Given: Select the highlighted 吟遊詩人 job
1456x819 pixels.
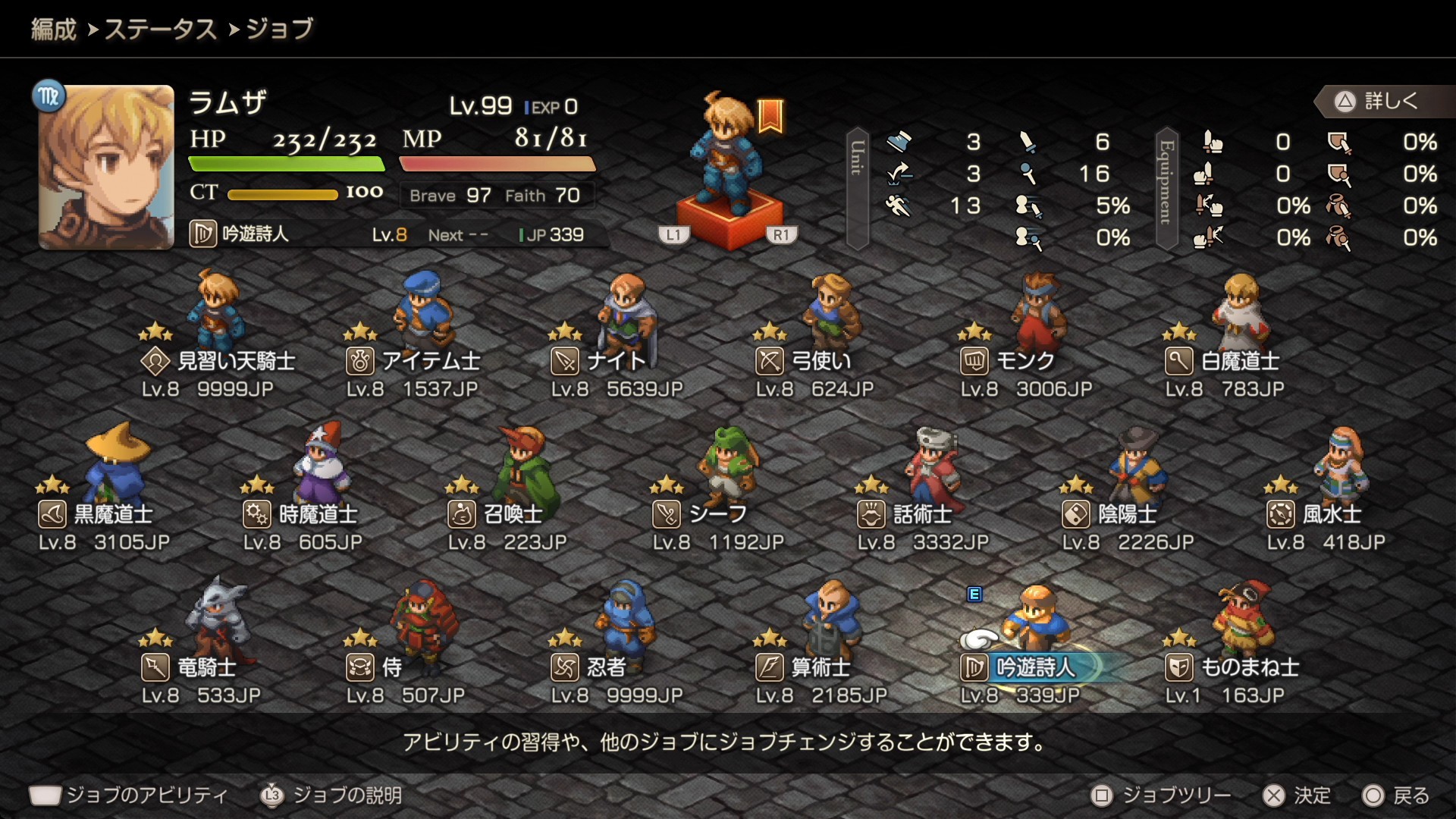Looking at the screenshot, I should pos(1020,667).
